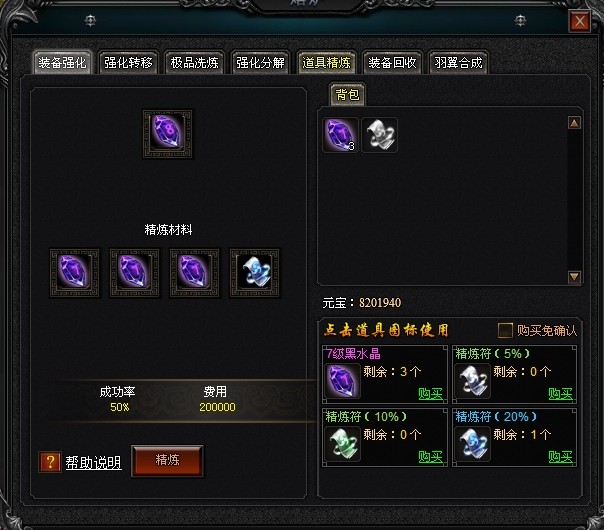Select the 背包 inventory tab
This screenshot has height=530, width=604.
(x=348, y=94)
